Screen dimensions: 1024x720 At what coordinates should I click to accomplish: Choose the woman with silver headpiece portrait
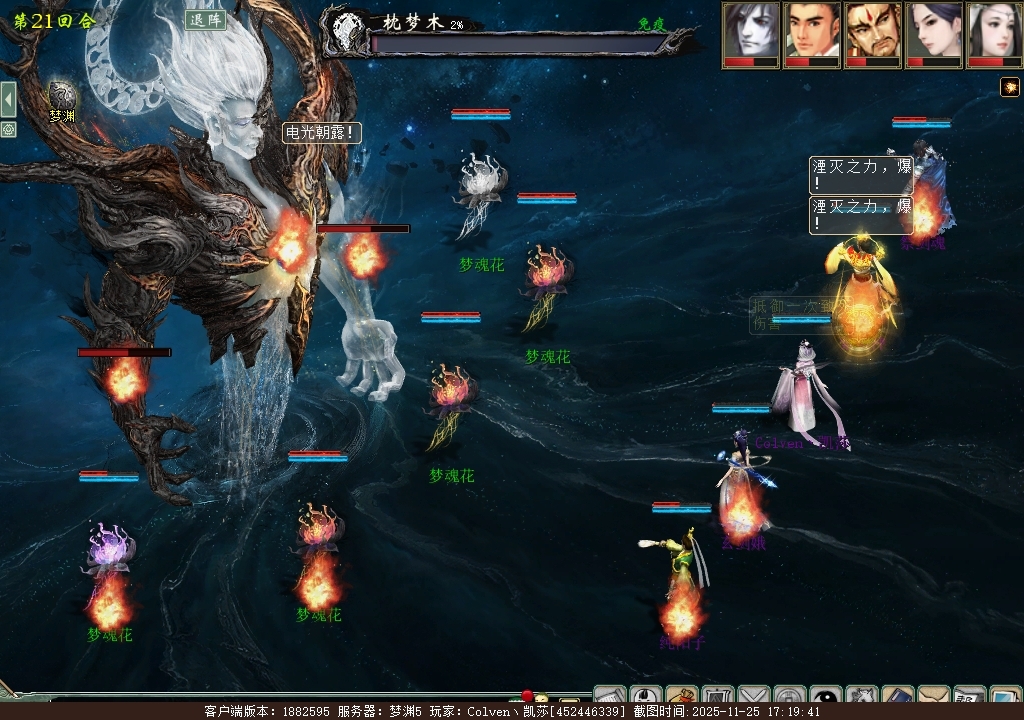(x=994, y=33)
